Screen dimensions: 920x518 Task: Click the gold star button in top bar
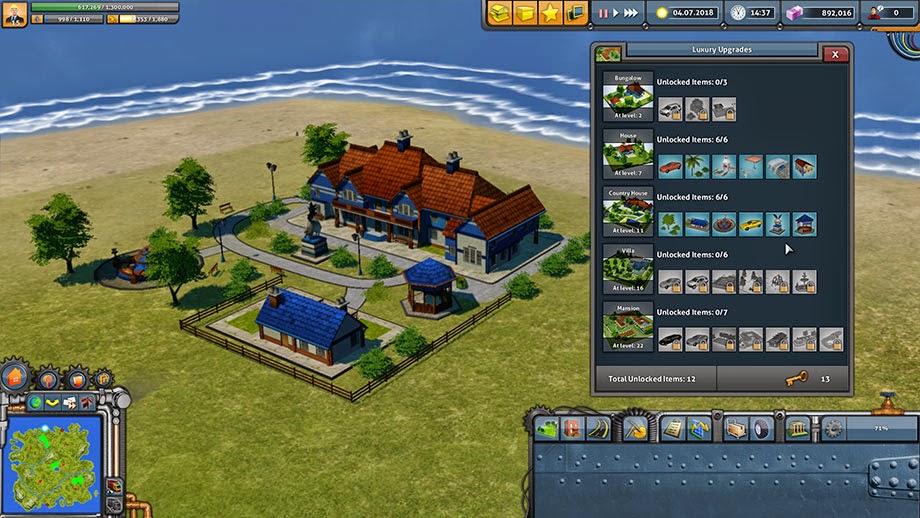[x=549, y=13]
